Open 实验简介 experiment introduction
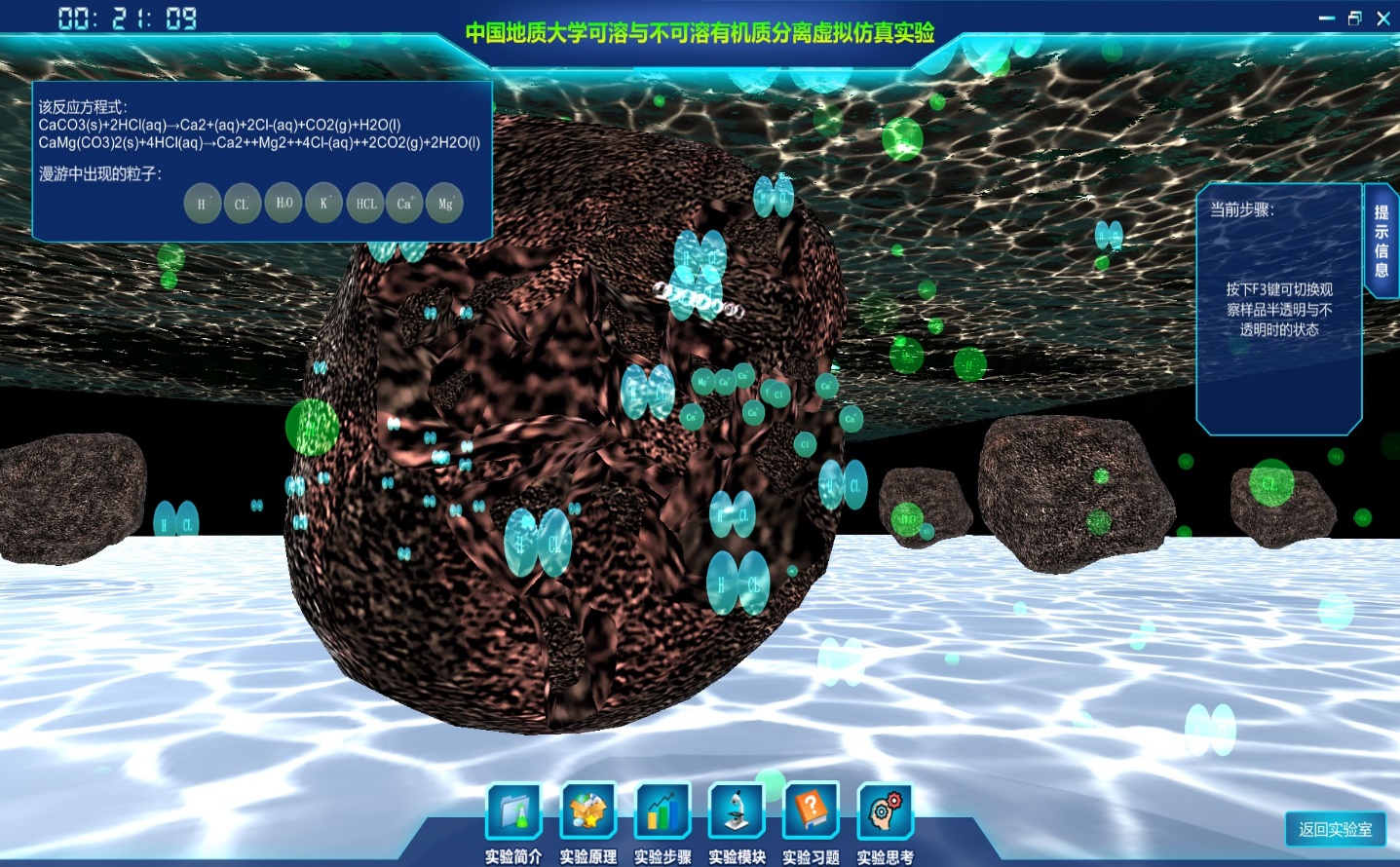This screenshot has width=1400, height=867. pos(514,811)
